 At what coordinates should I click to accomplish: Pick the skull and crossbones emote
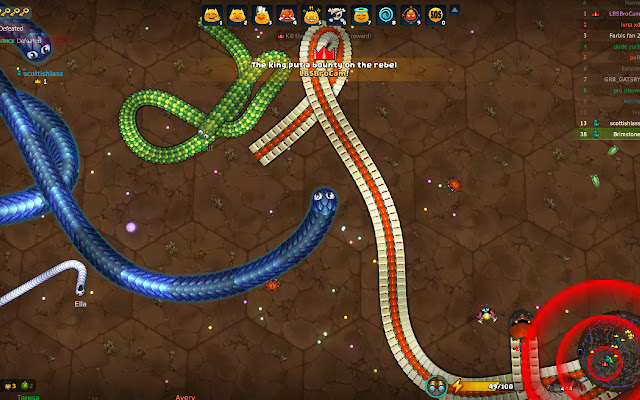tap(336, 15)
